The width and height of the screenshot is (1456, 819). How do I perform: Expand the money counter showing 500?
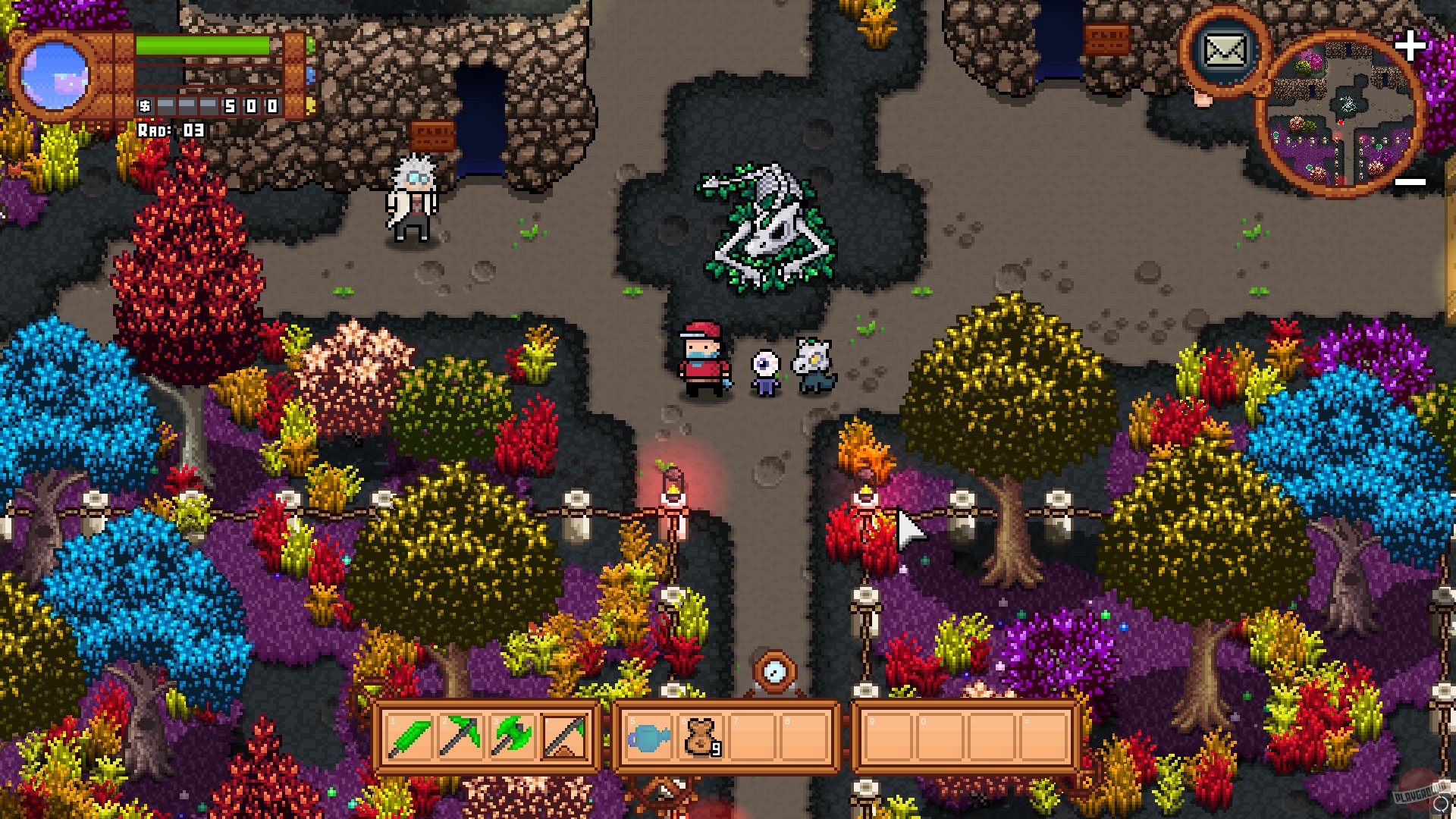(x=209, y=106)
